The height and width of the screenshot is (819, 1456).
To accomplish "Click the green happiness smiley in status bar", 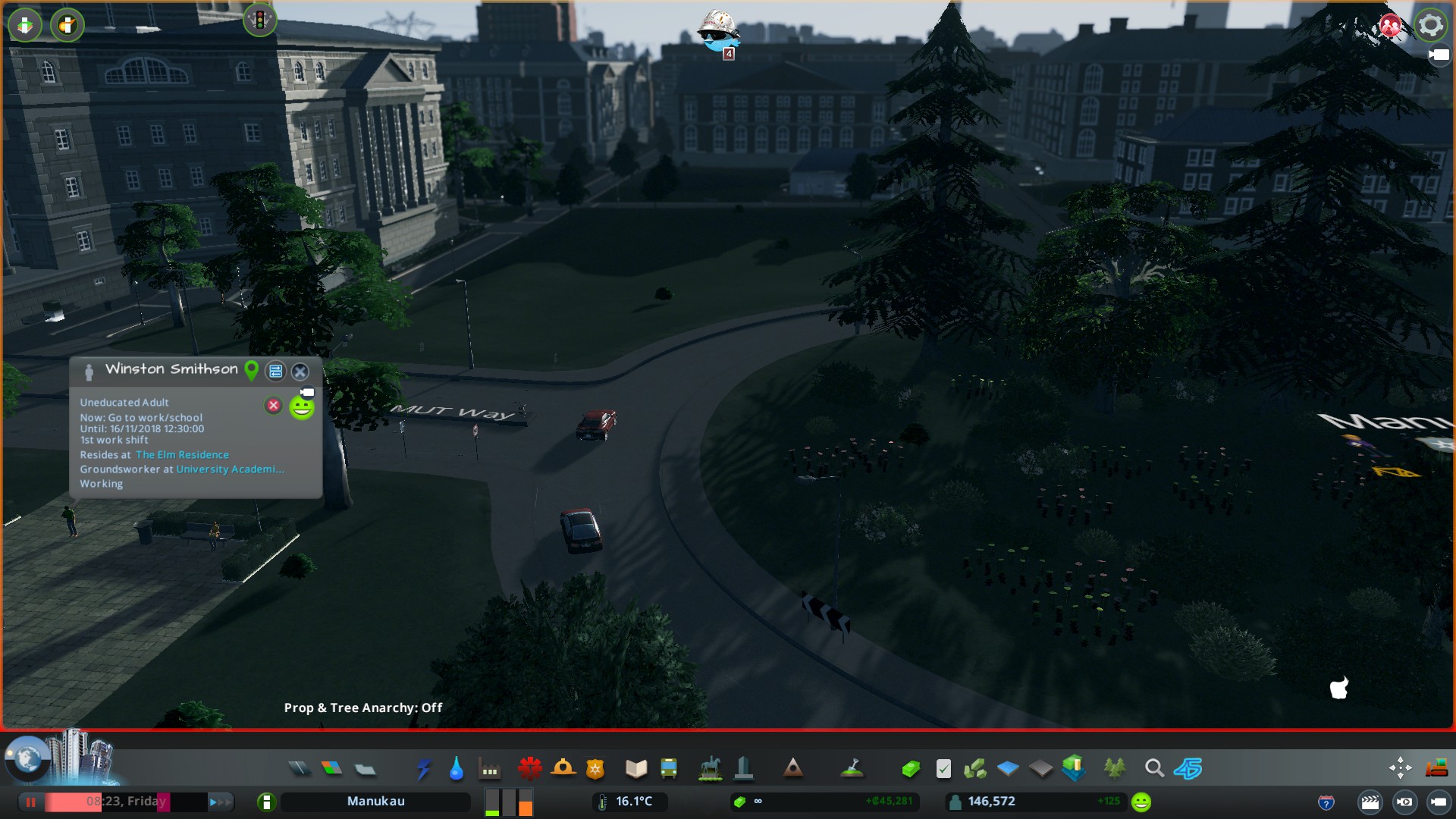I will click(1141, 802).
